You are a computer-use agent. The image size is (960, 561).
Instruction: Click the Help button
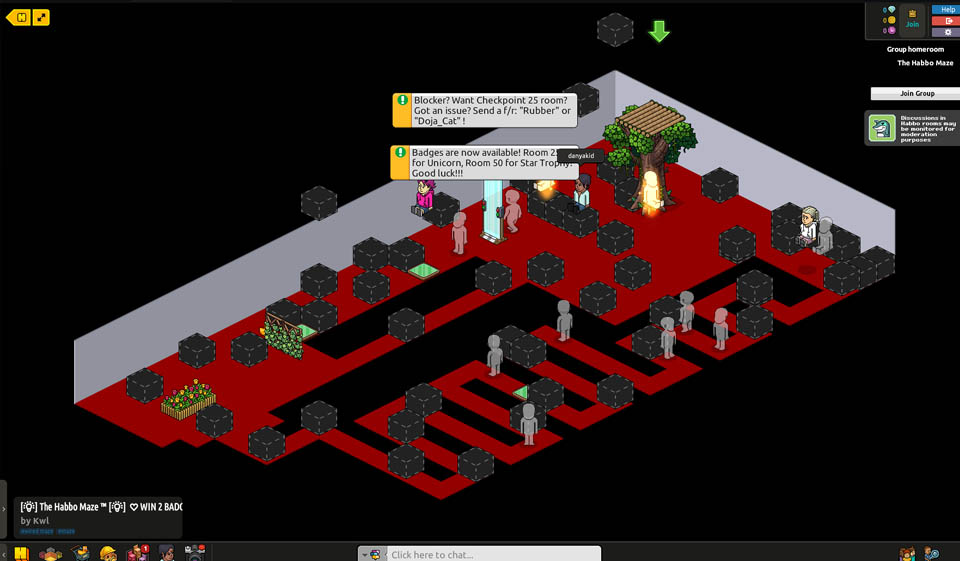tap(948, 9)
